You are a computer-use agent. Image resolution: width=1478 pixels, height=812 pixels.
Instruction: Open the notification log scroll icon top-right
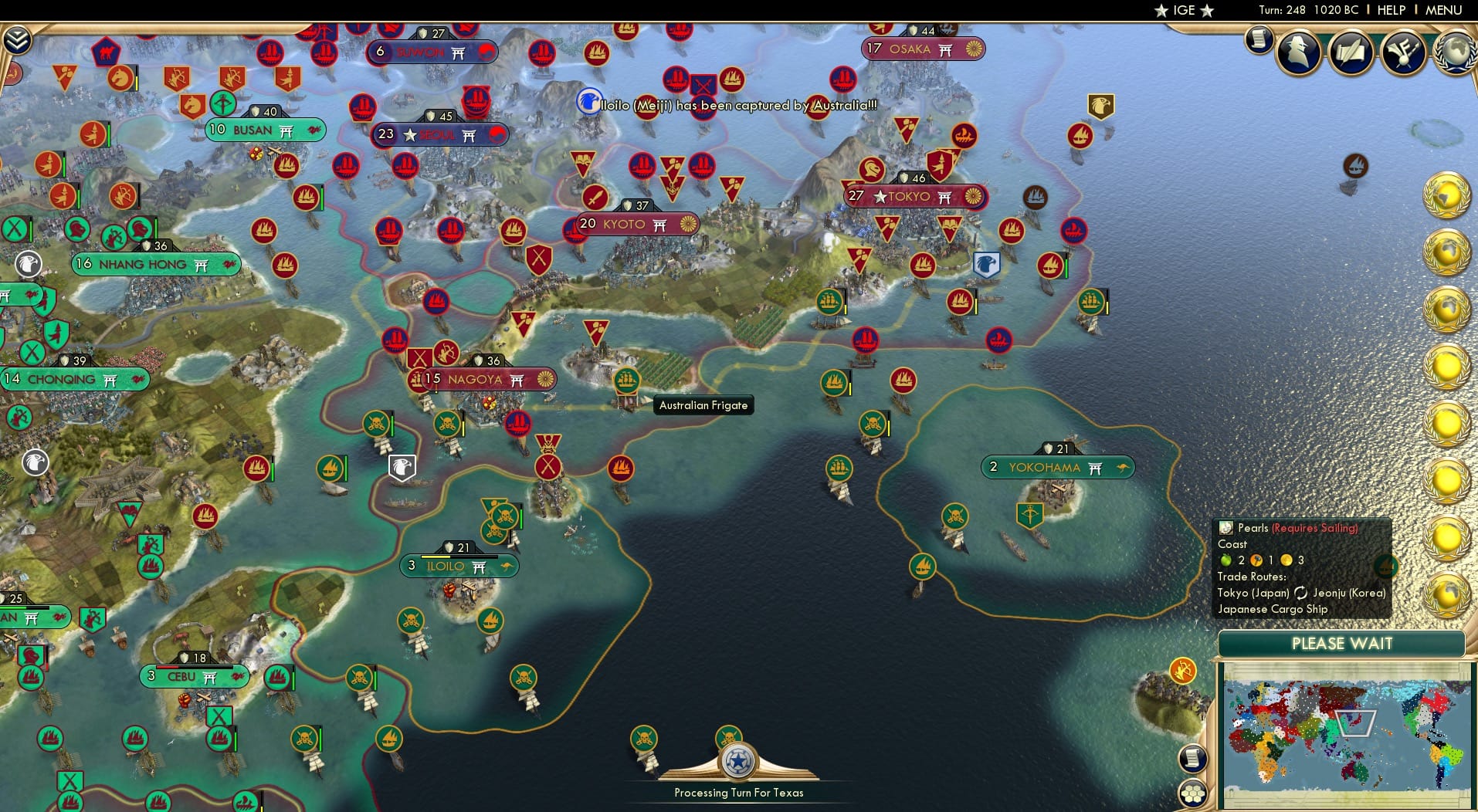(1260, 40)
